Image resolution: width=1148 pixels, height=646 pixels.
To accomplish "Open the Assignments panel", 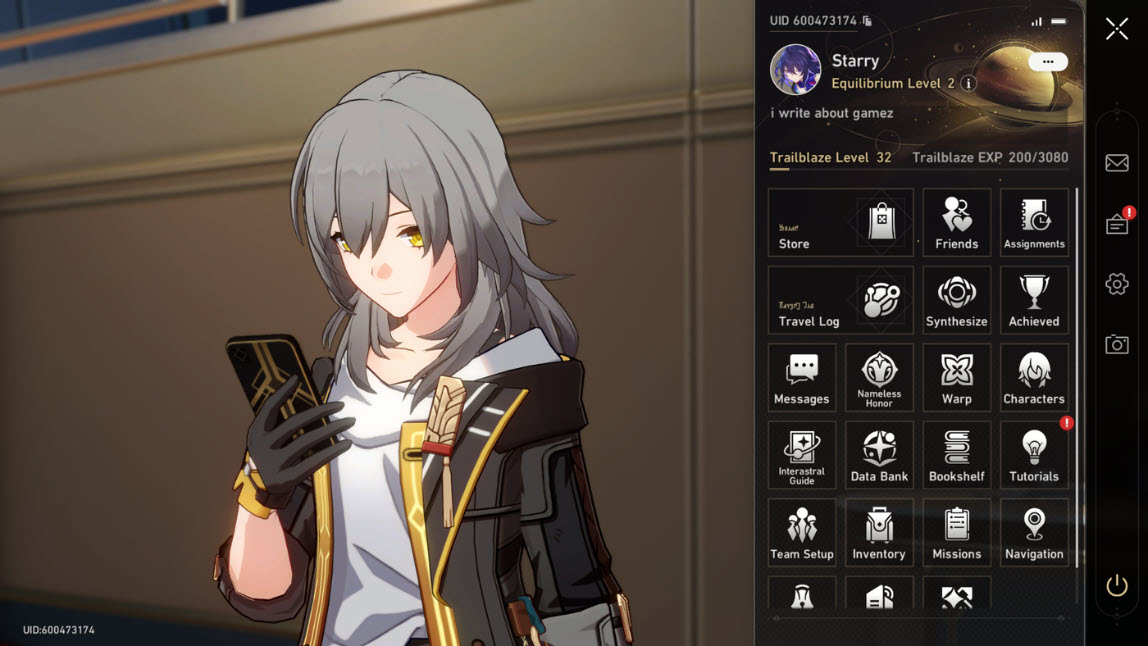I will (1034, 223).
